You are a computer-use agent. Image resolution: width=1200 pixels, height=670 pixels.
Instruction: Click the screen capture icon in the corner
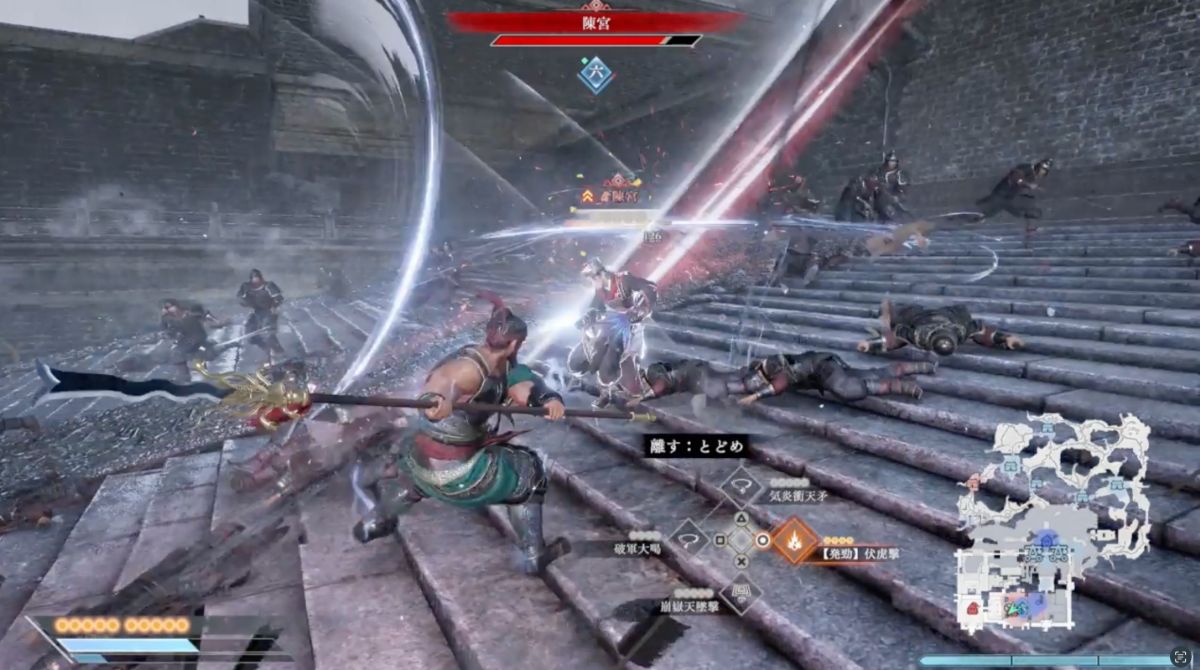1179,657
